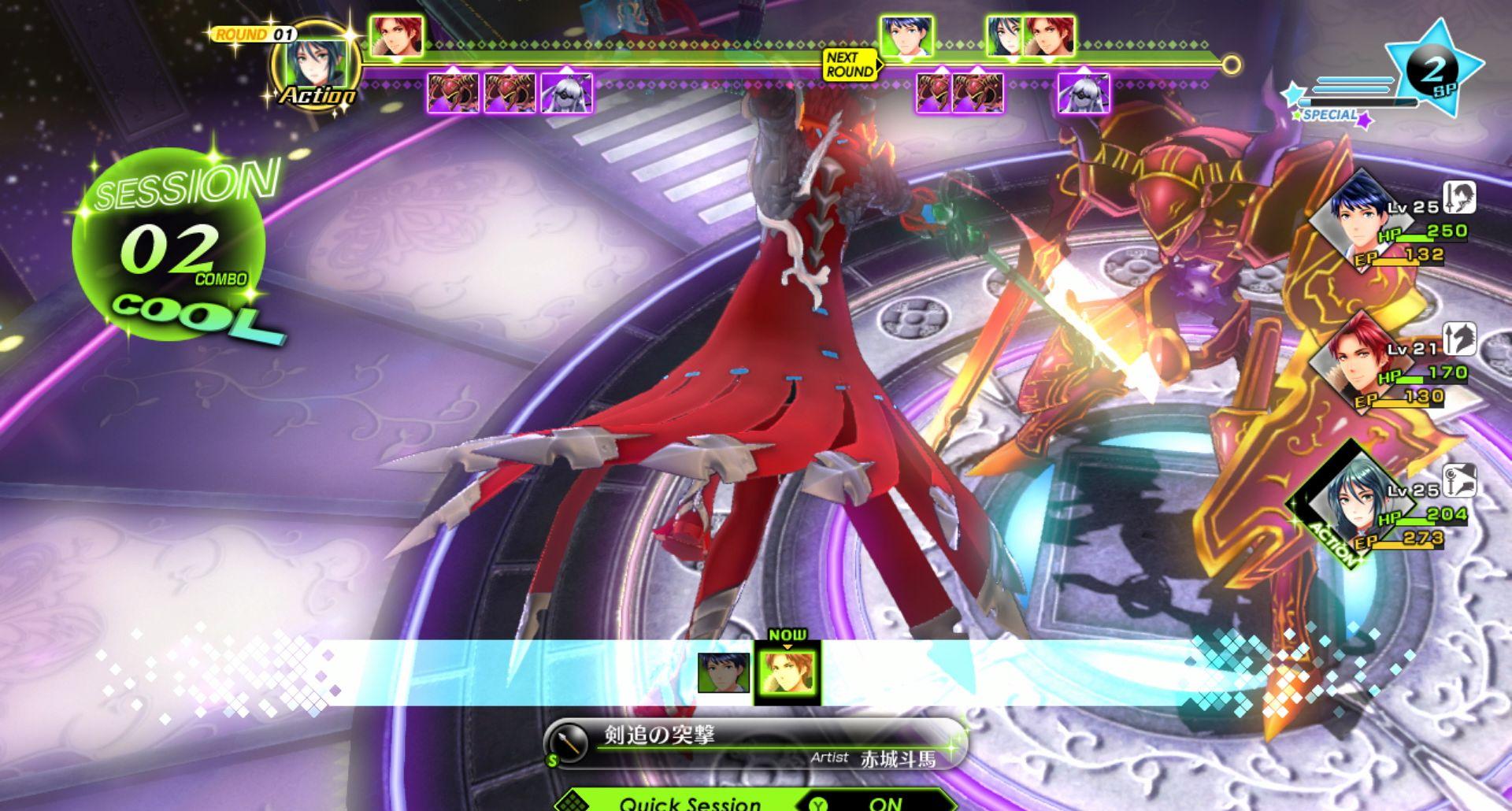Image resolution: width=1512 pixels, height=811 pixels.
Task: Select the white-haired enemy icon before Next Round
Action: click(566, 94)
